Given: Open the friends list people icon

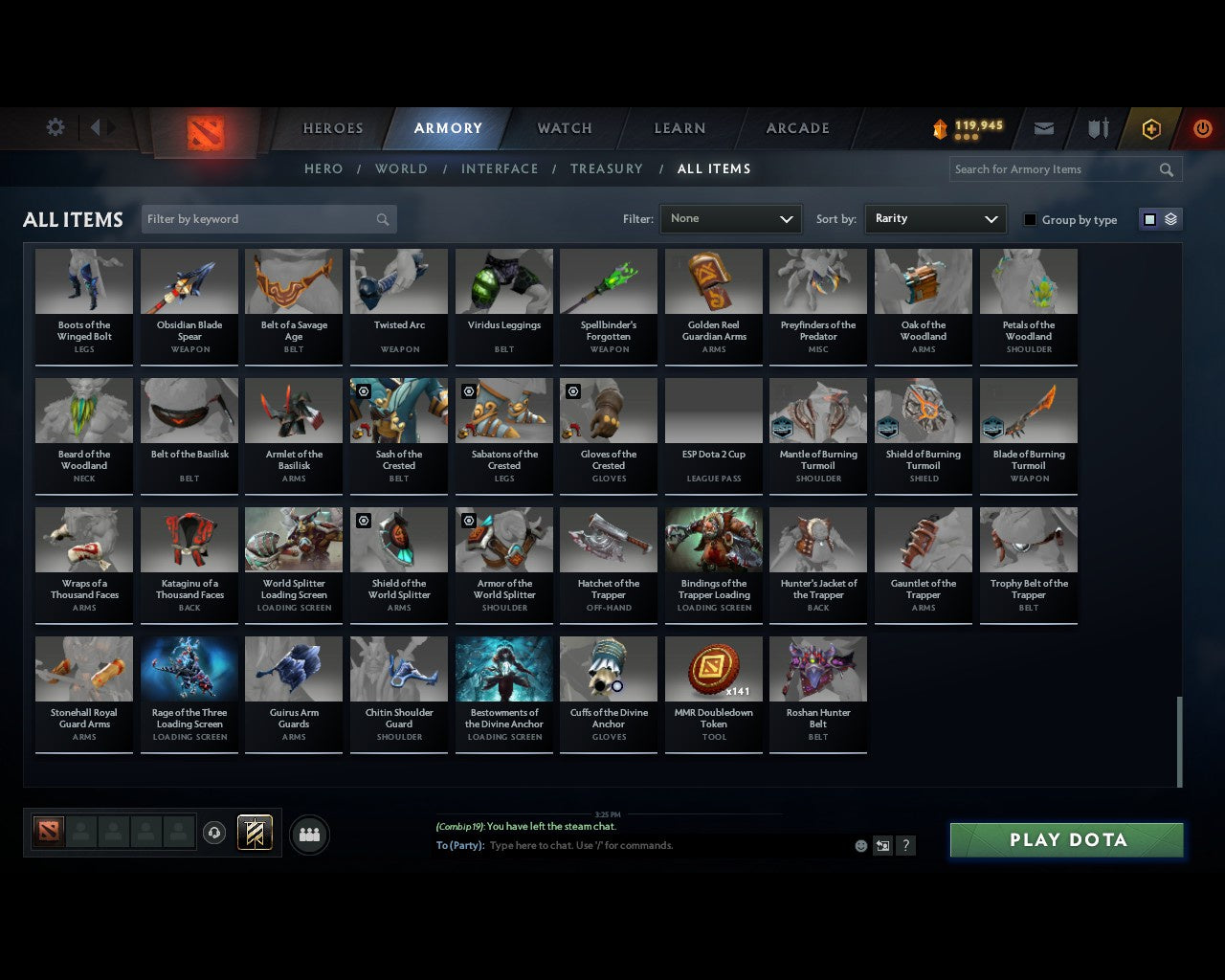Looking at the screenshot, I should tap(309, 834).
